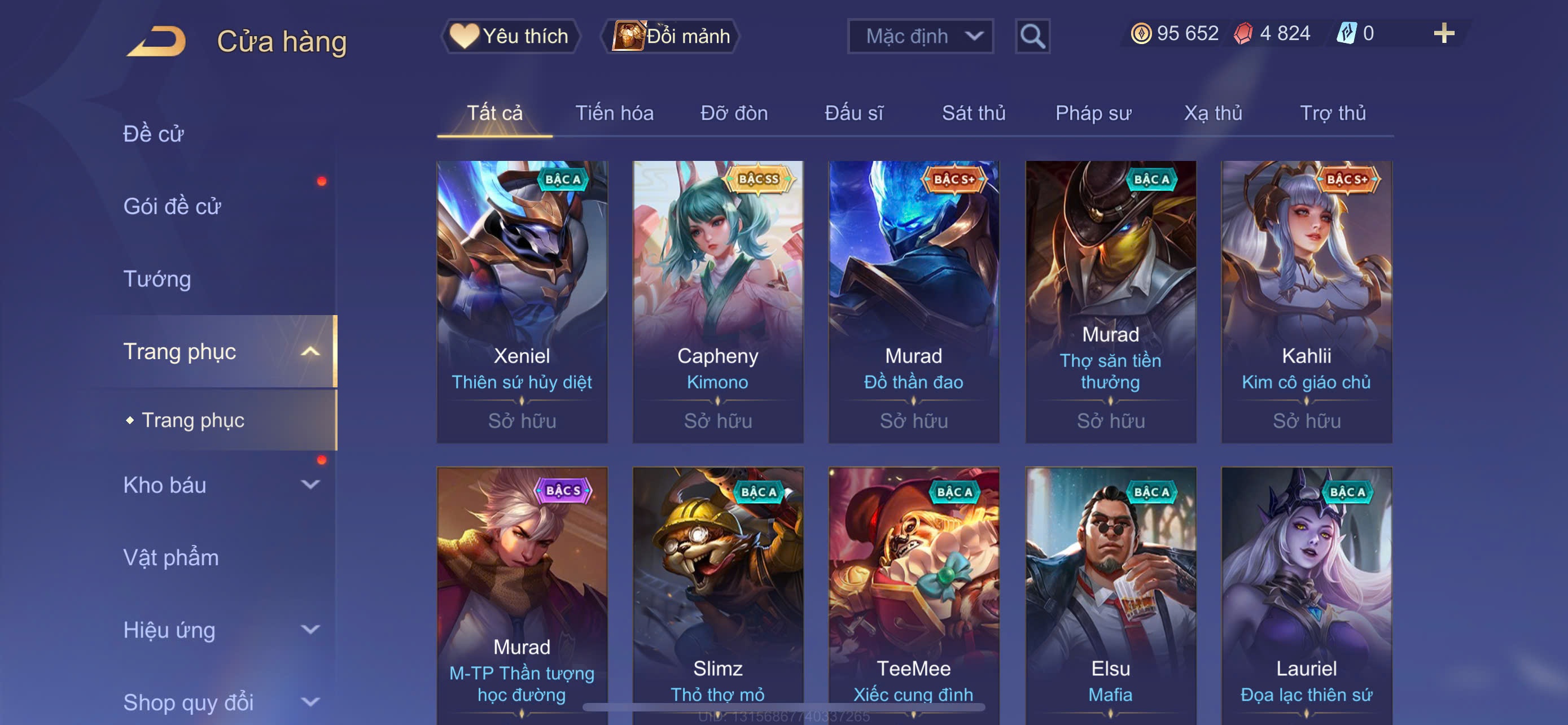The height and width of the screenshot is (725, 1568).
Task: Go back using the golden return arrow
Action: 157,41
